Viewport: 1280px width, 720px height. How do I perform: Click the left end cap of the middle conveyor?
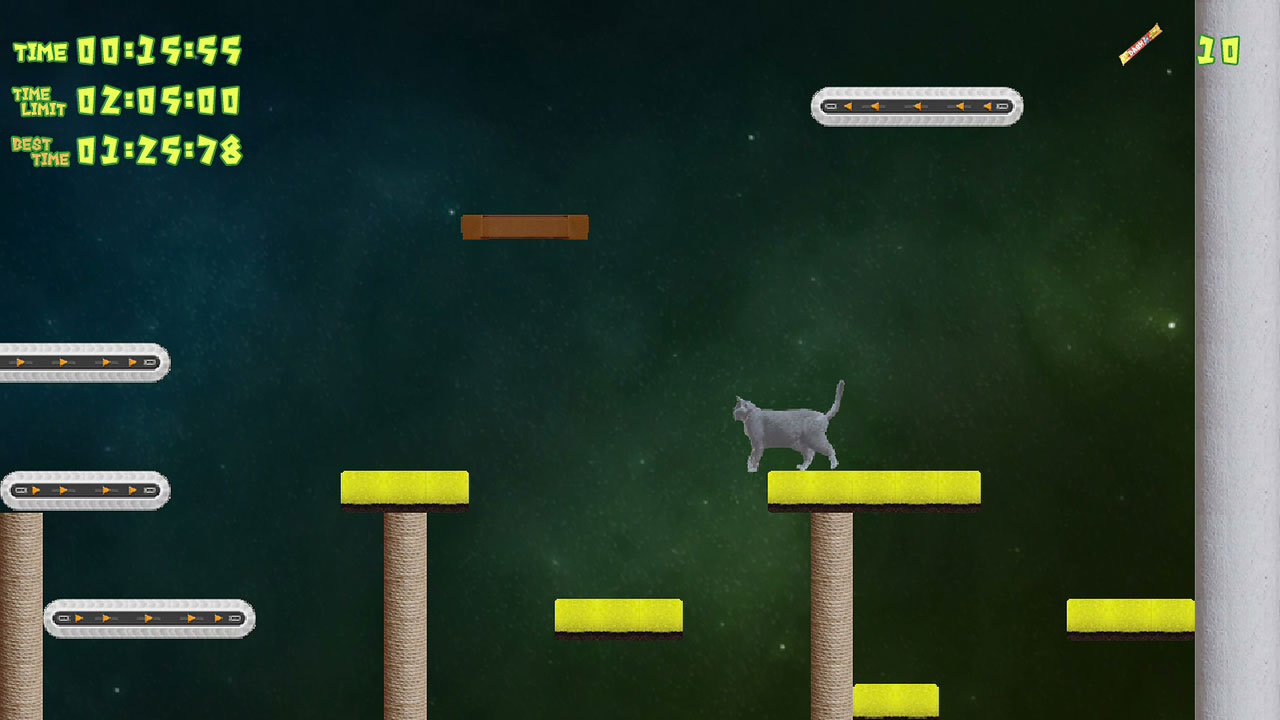18,491
